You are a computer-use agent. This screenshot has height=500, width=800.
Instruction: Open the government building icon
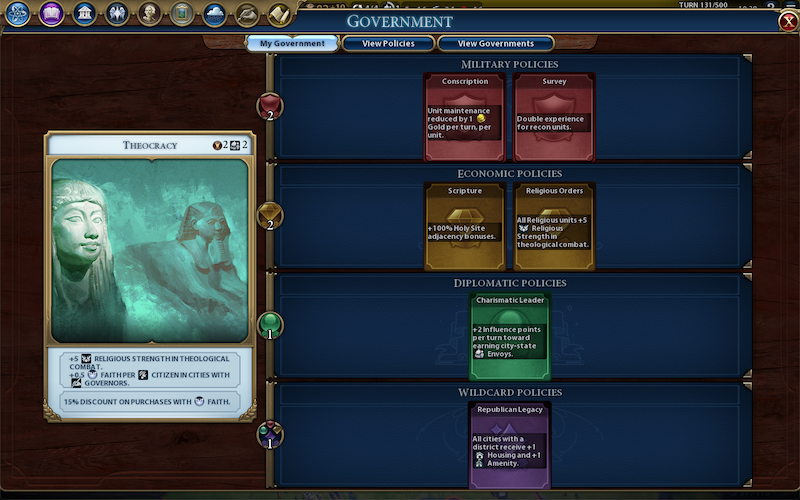pyautogui.click(x=84, y=14)
